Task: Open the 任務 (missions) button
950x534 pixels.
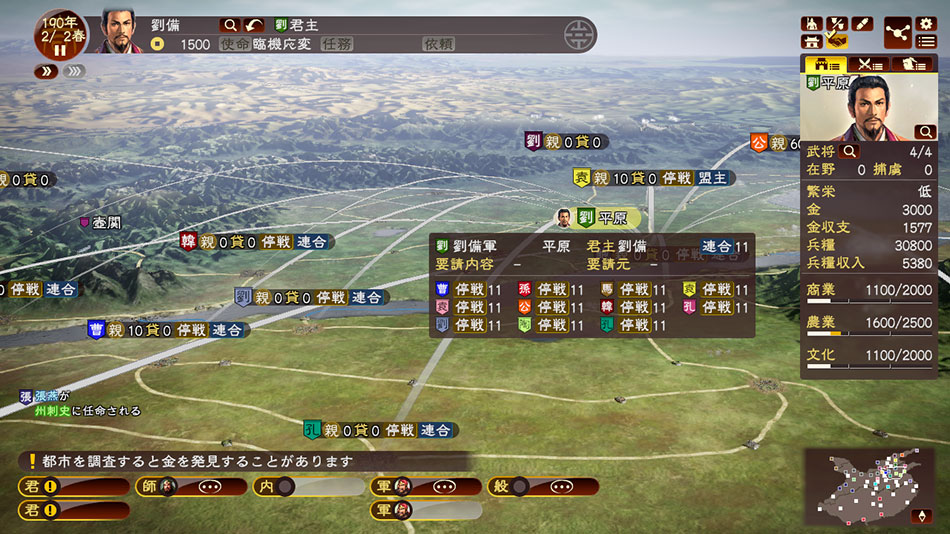Action: click(337, 44)
